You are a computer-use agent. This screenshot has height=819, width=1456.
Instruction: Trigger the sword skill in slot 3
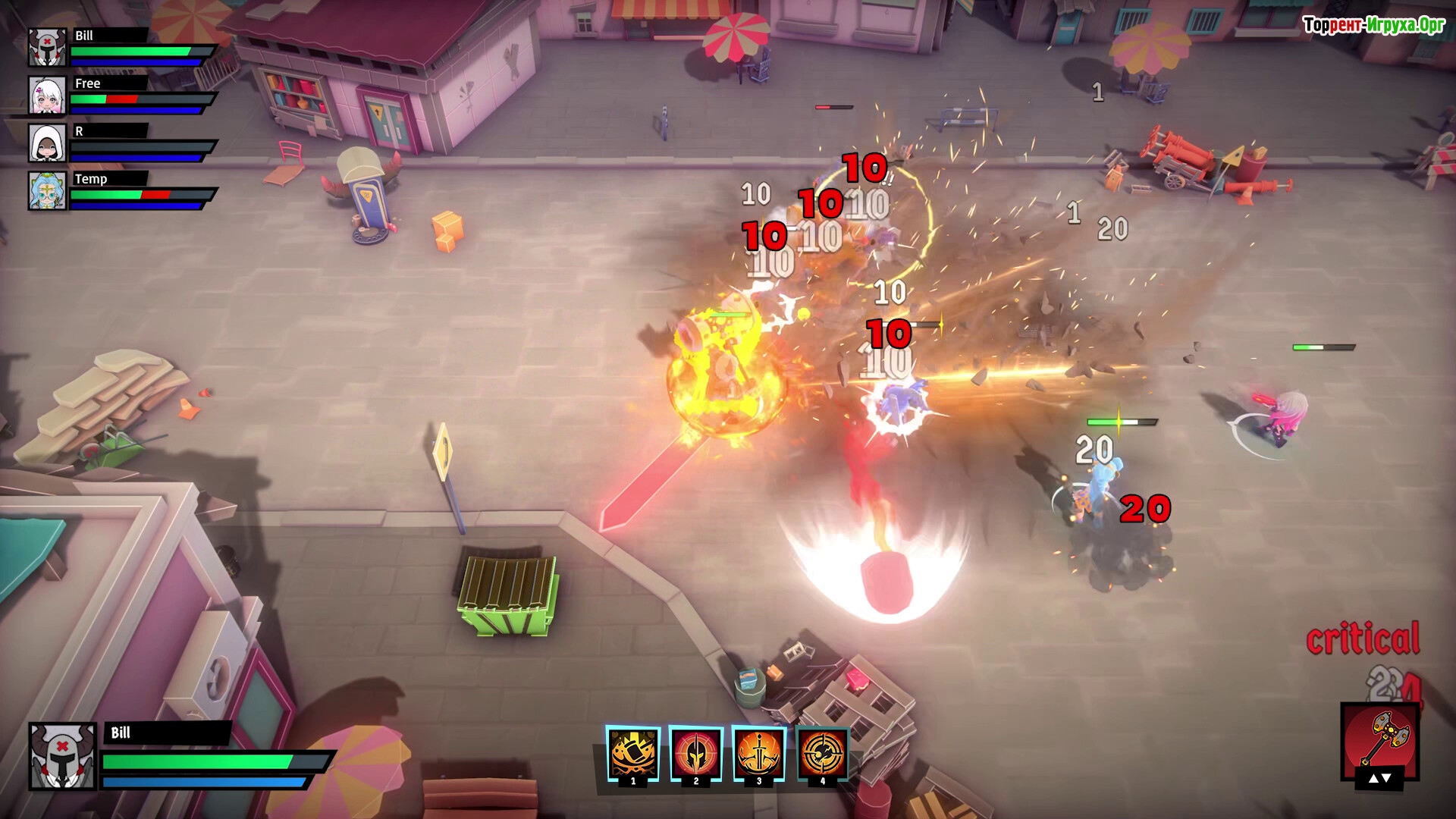759,754
